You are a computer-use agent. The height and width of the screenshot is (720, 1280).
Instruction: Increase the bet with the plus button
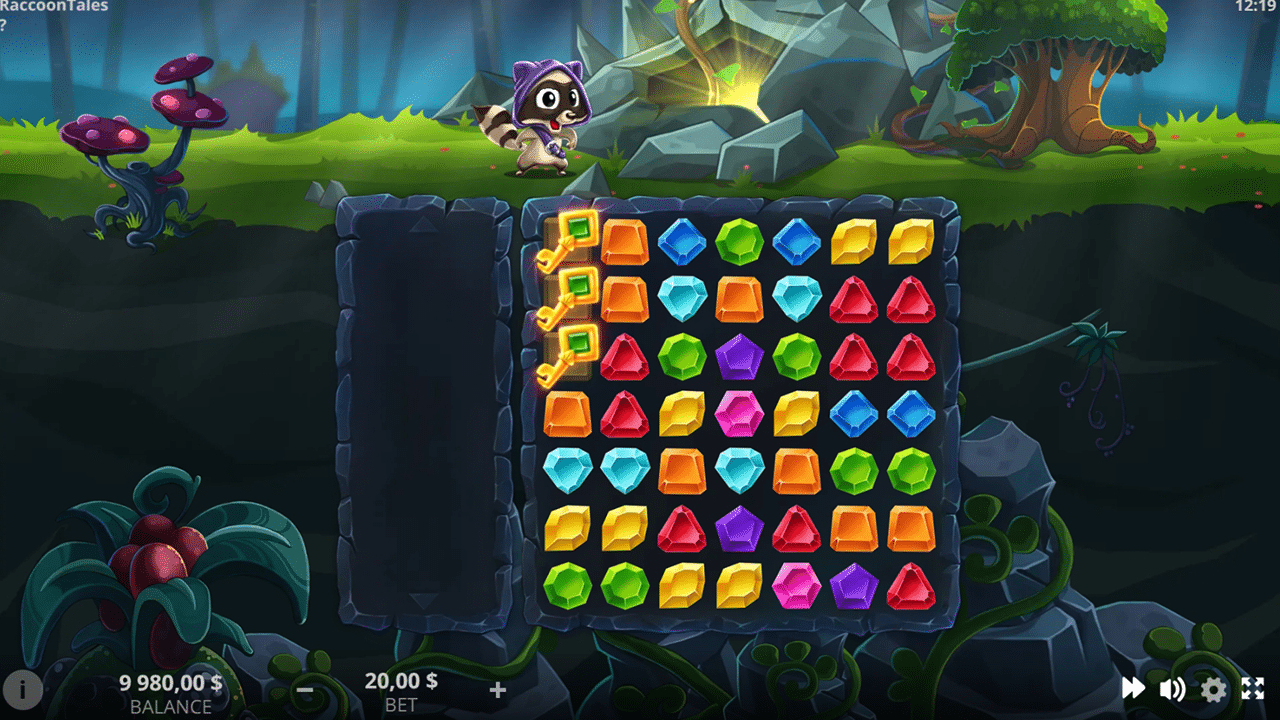[x=497, y=690]
